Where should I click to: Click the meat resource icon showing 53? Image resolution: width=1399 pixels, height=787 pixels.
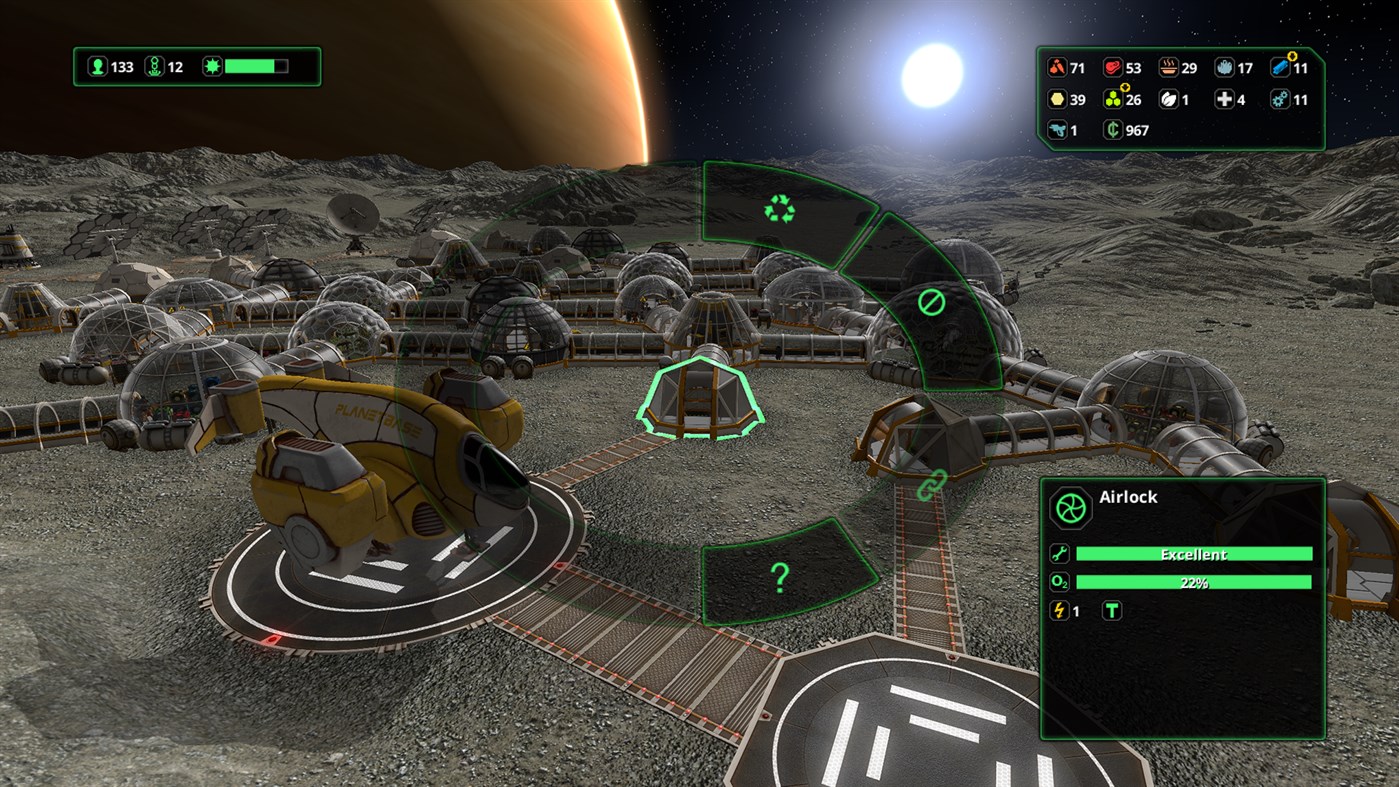coord(1113,68)
